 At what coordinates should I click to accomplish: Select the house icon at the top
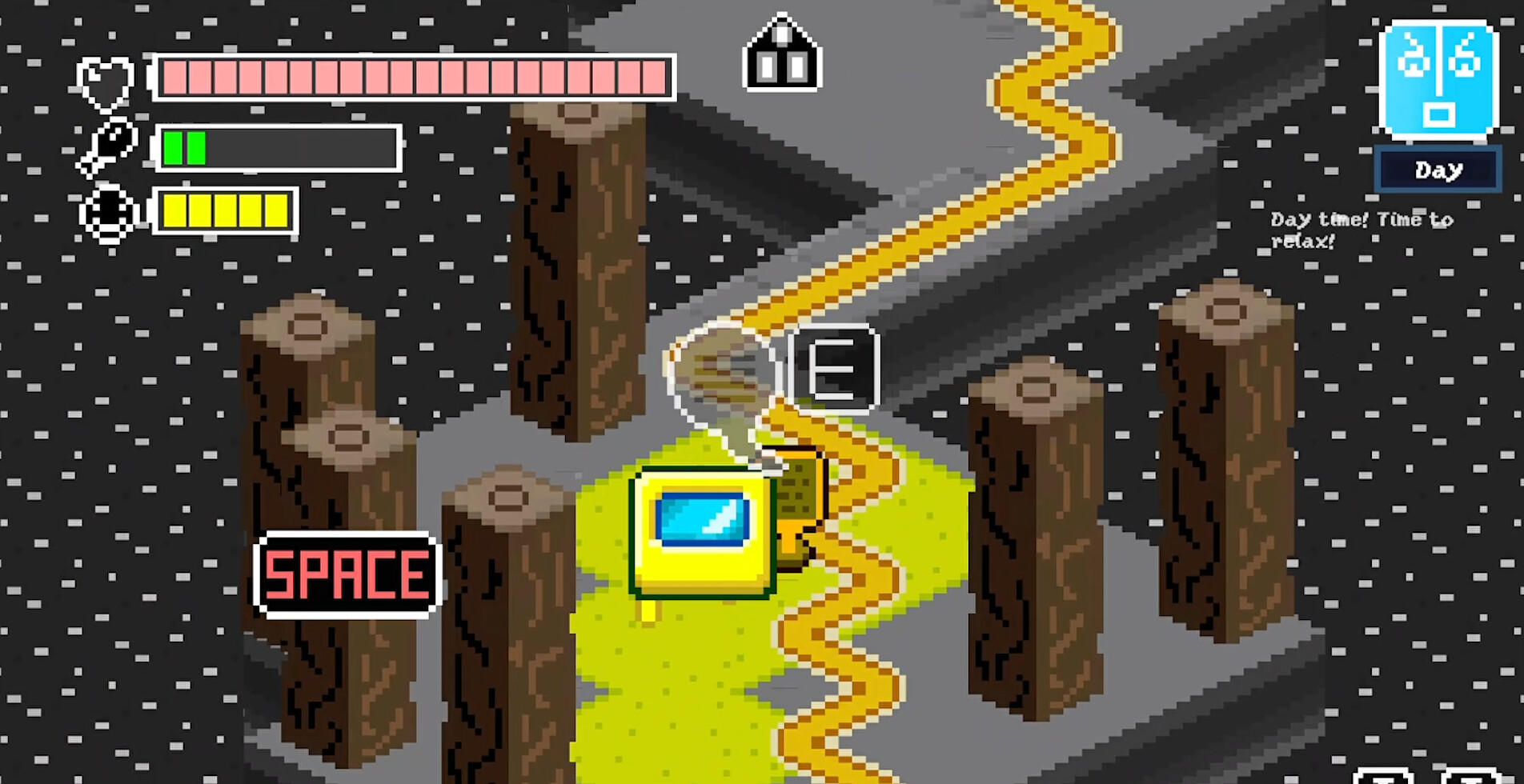pyautogui.click(x=782, y=54)
